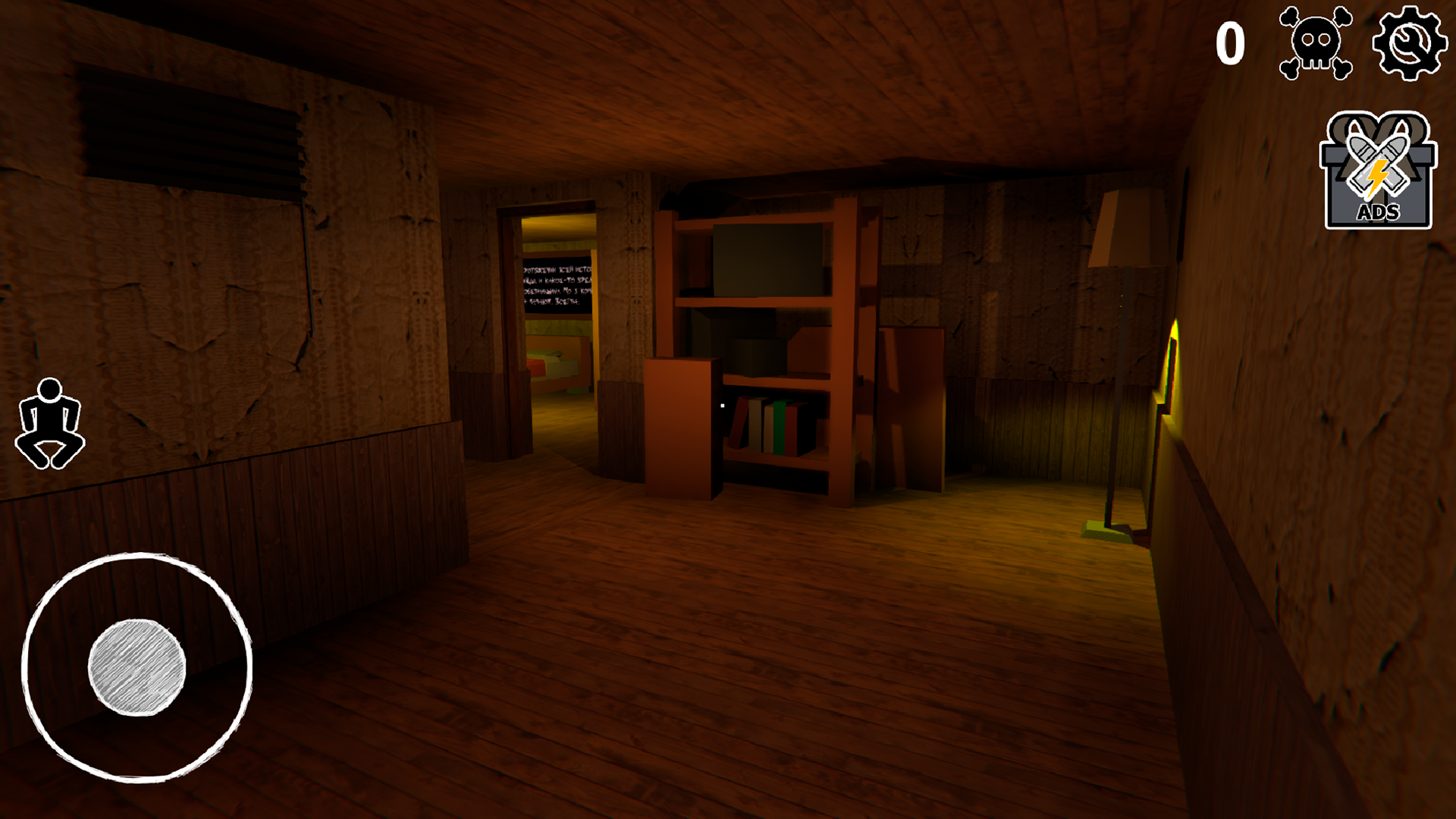Tap the kill count number zero

[1232, 42]
